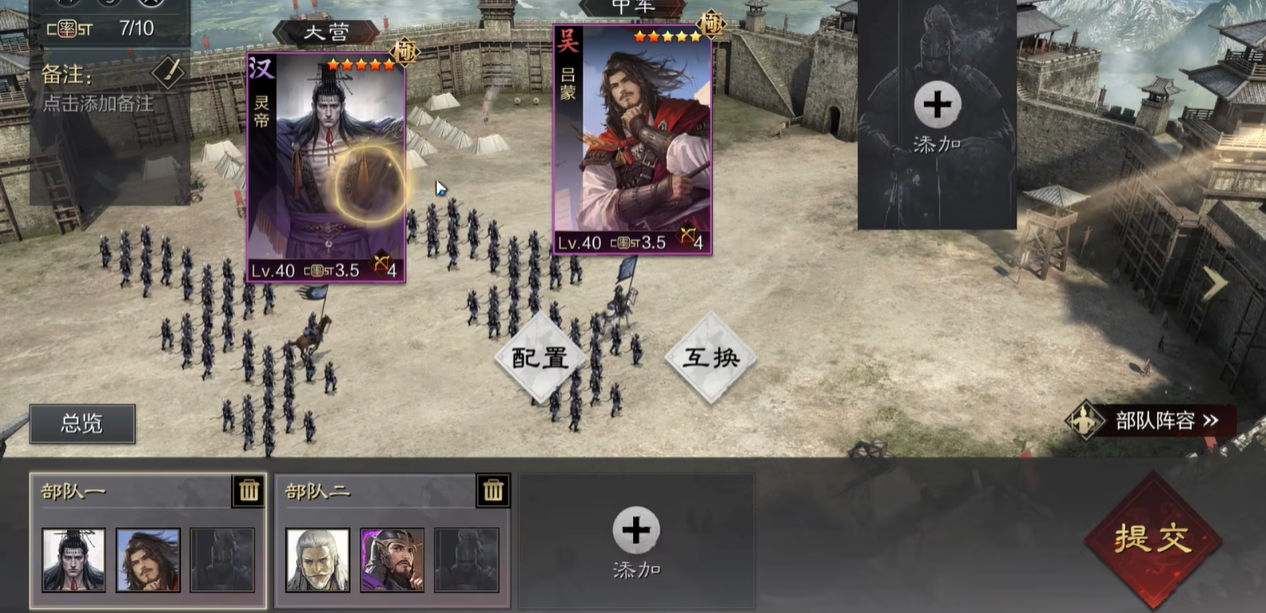Viewport: 1266px width, 613px height.
Task: Click the 点击添加备注 note text
Action: click(x=98, y=103)
